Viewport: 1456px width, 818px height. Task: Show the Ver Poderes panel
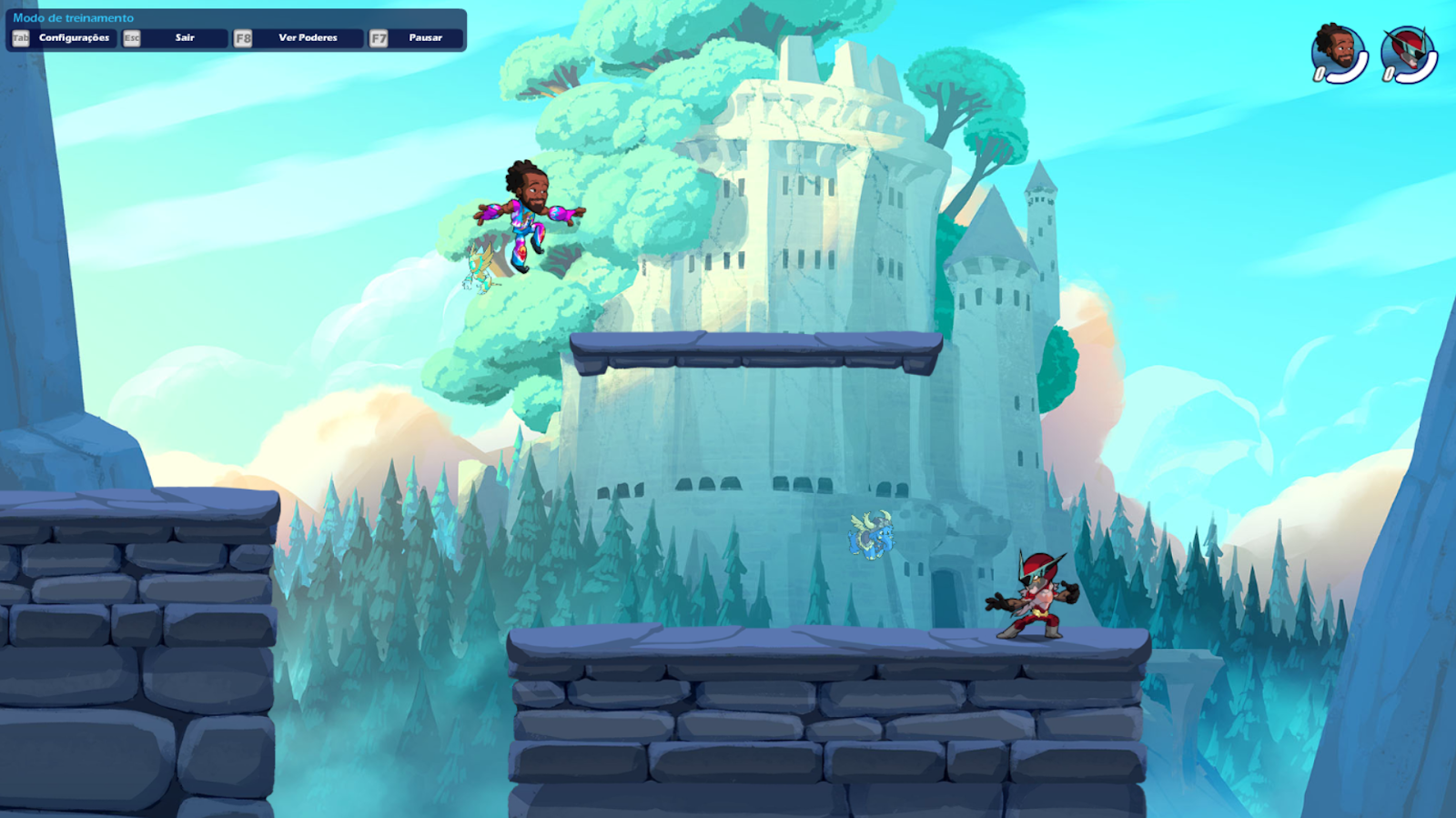click(x=308, y=38)
